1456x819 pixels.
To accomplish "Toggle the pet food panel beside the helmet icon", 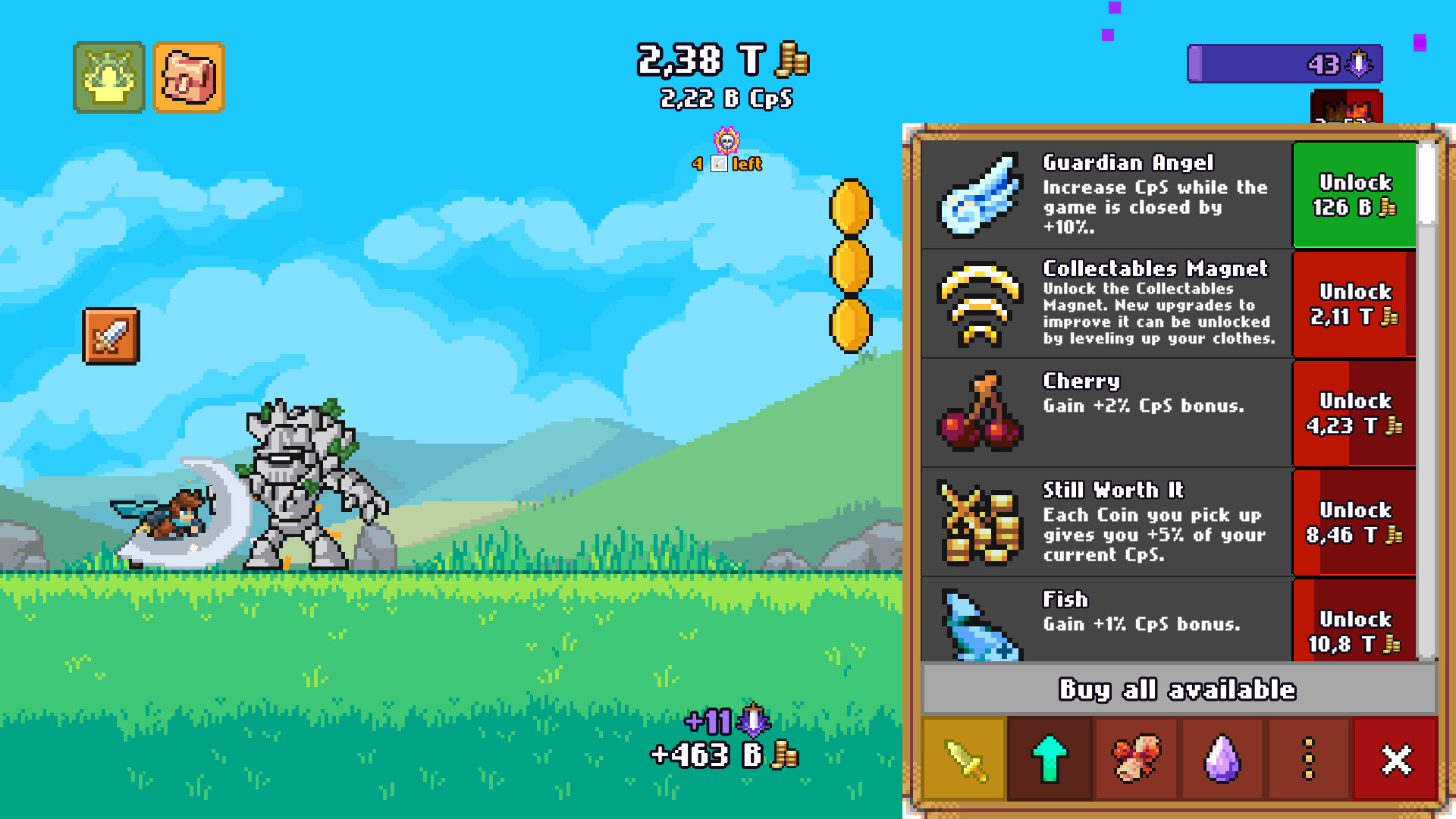I will pyautogui.click(x=189, y=77).
